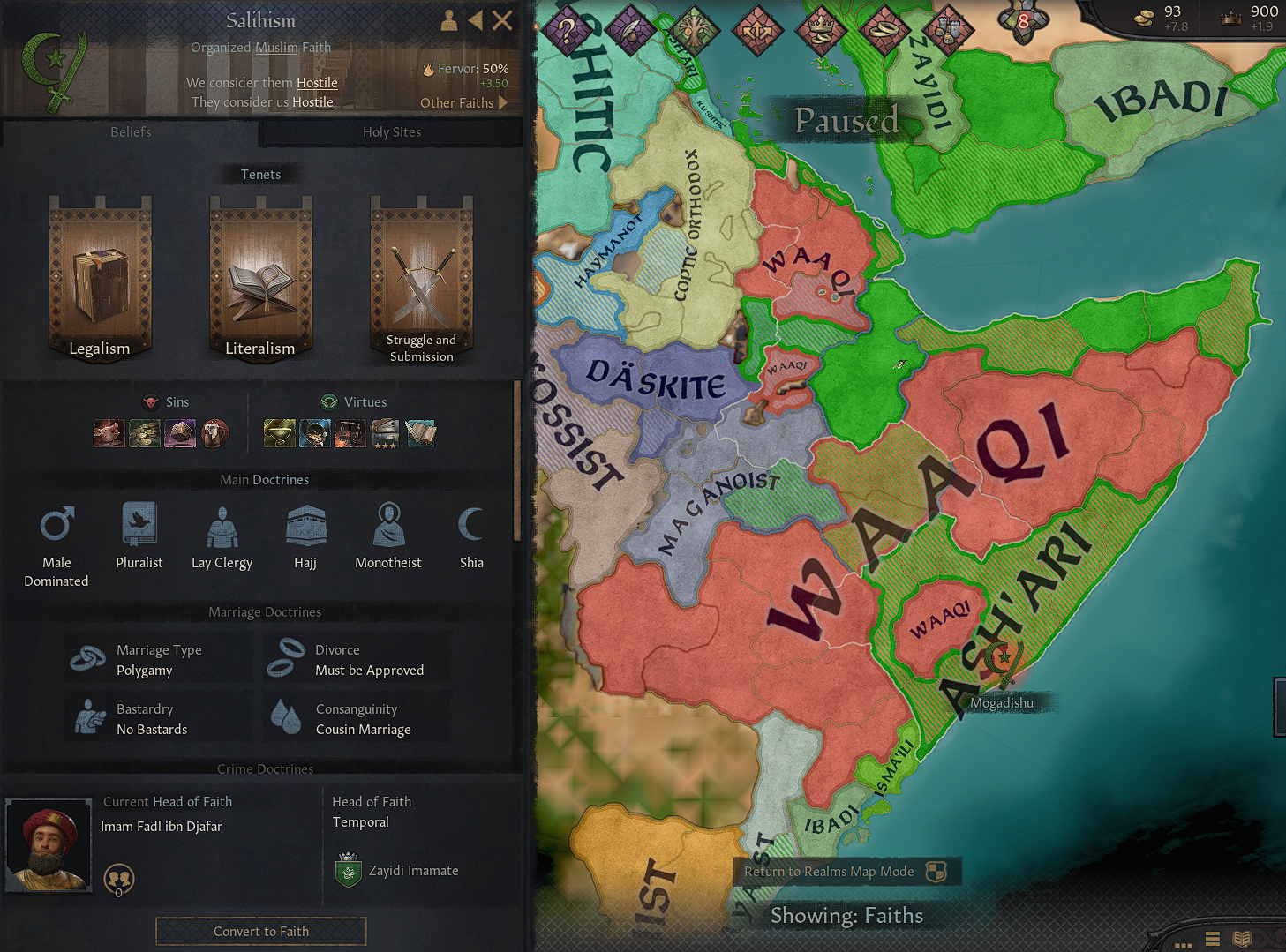Screen dimensions: 1286x952
Task: Toggle the wedding rings map mode
Action: (884, 26)
